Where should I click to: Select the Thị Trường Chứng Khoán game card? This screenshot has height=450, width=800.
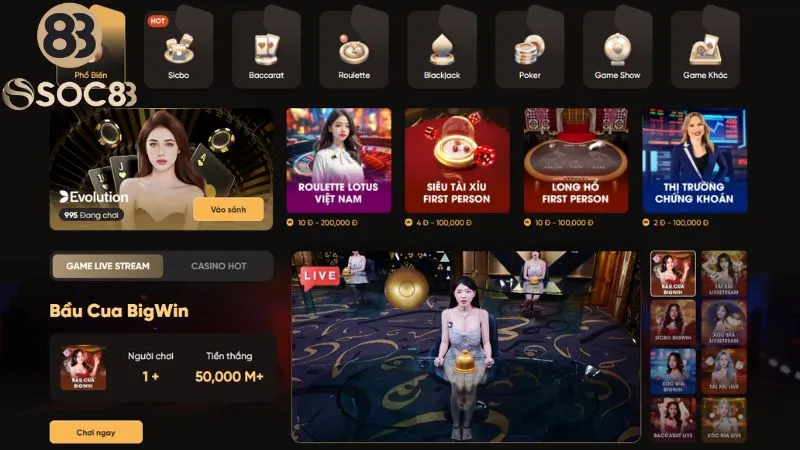(694, 160)
